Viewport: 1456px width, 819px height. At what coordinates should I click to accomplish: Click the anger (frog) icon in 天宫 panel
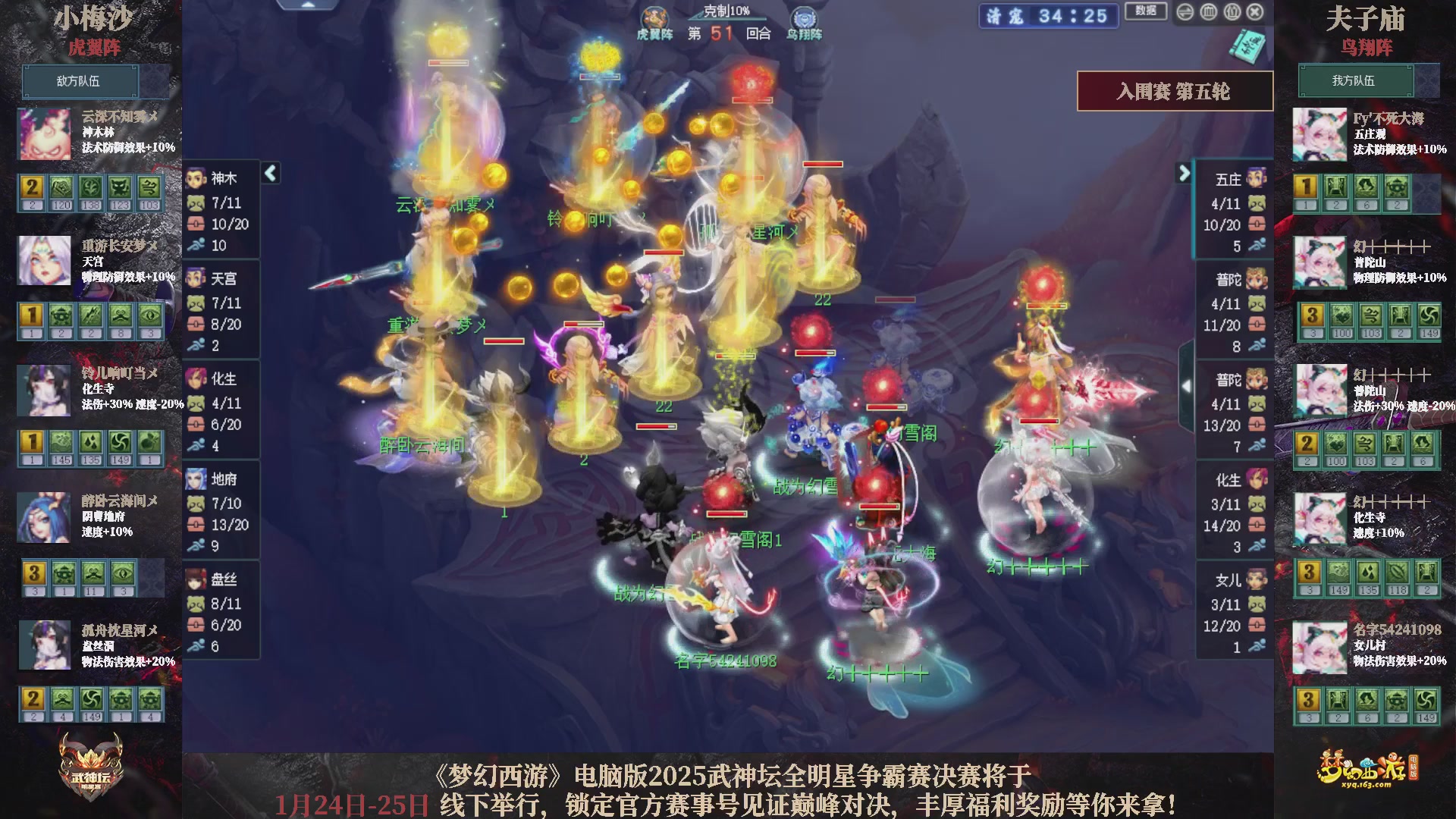(196, 303)
